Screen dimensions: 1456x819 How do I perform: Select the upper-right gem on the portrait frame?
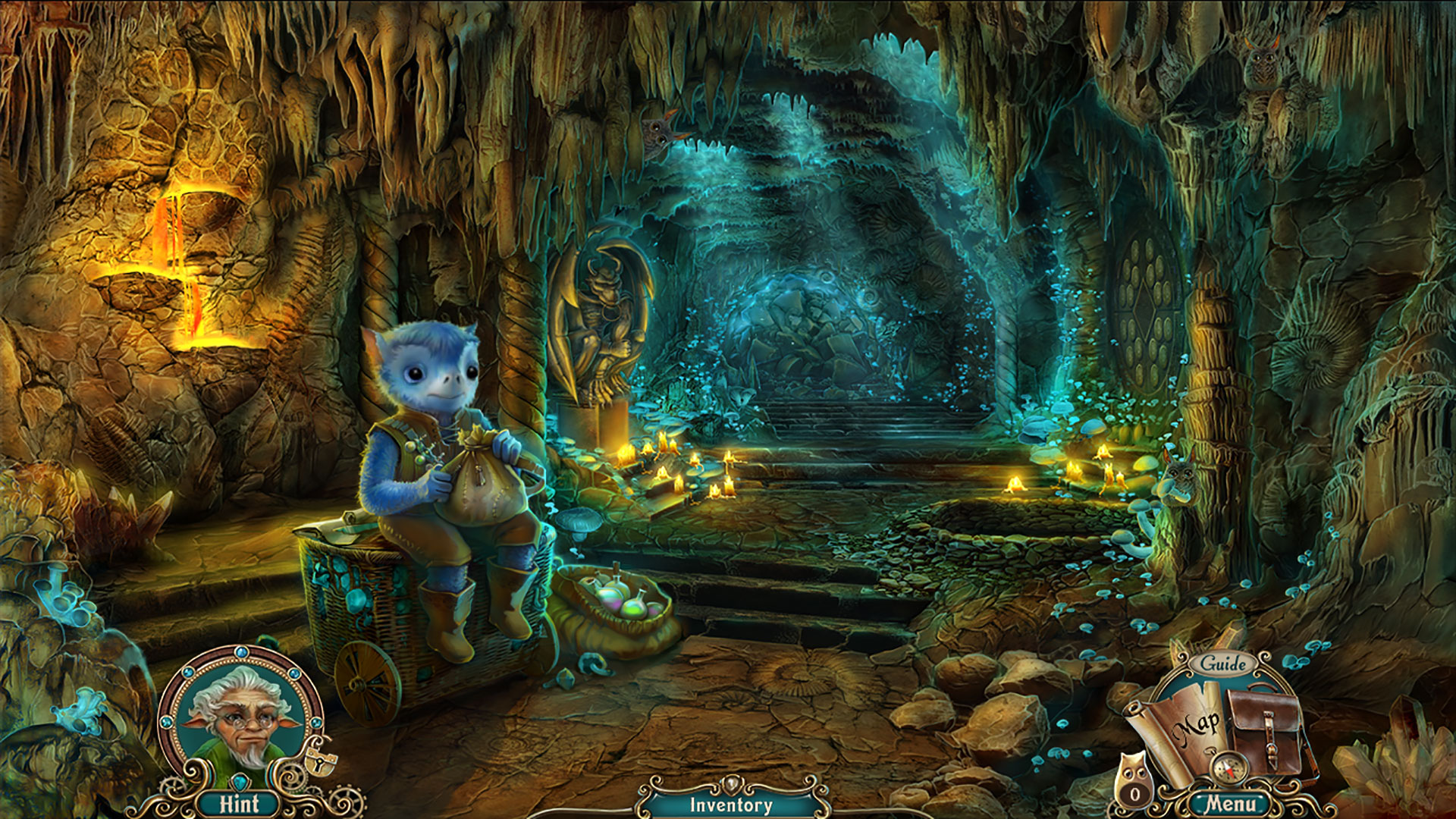[293, 673]
